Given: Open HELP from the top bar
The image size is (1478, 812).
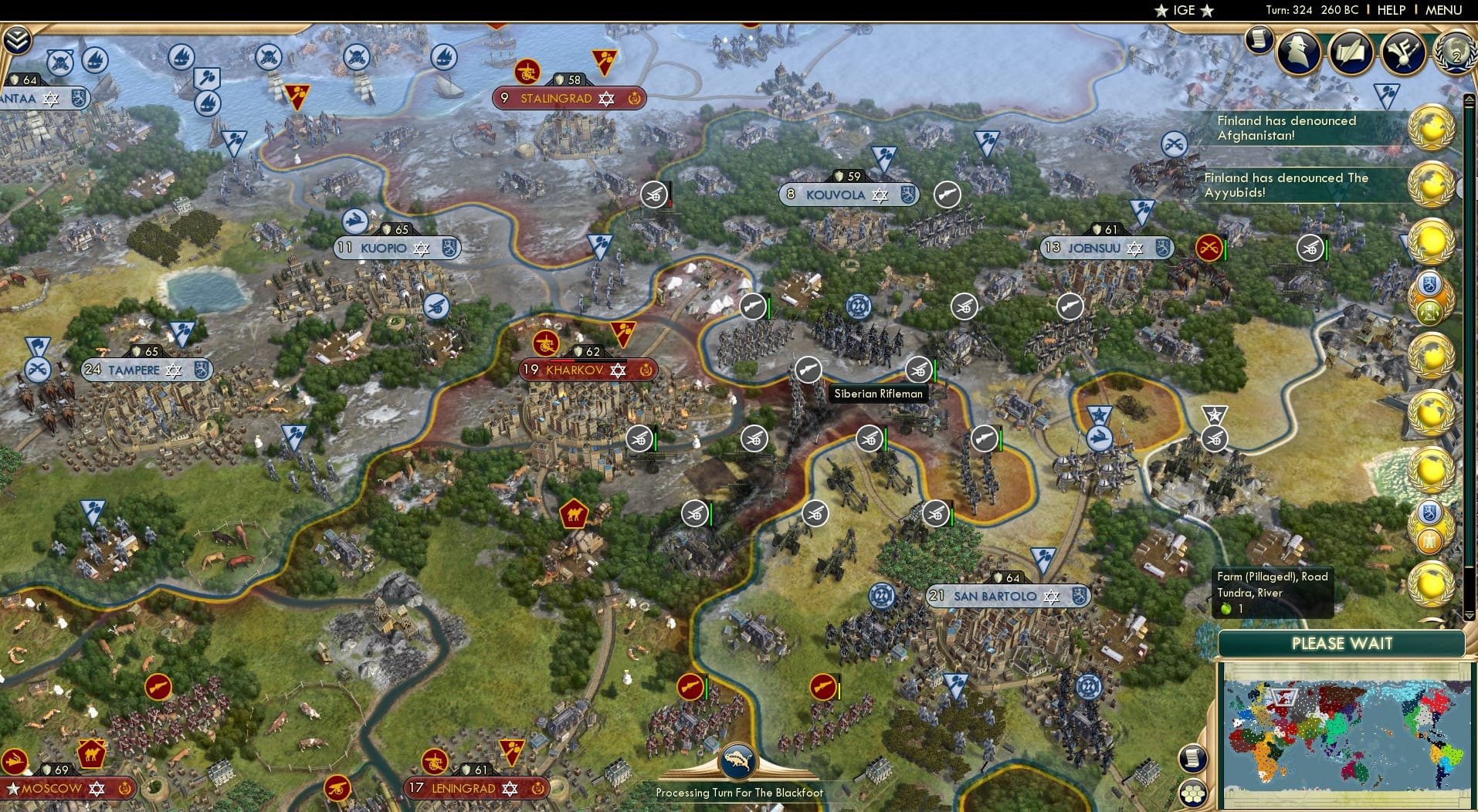Looking at the screenshot, I should click(x=1390, y=11).
